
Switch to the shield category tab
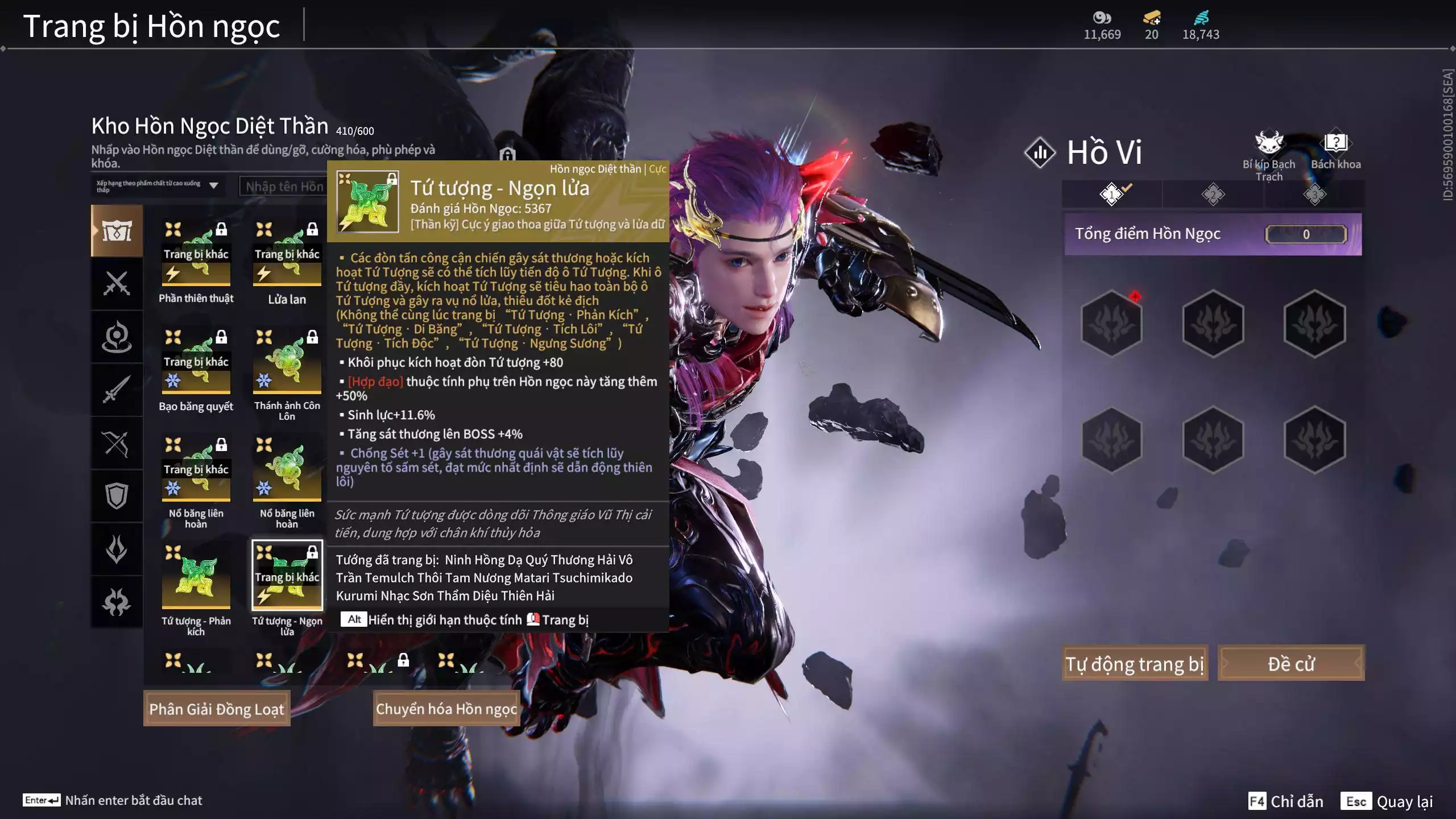point(117,496)
